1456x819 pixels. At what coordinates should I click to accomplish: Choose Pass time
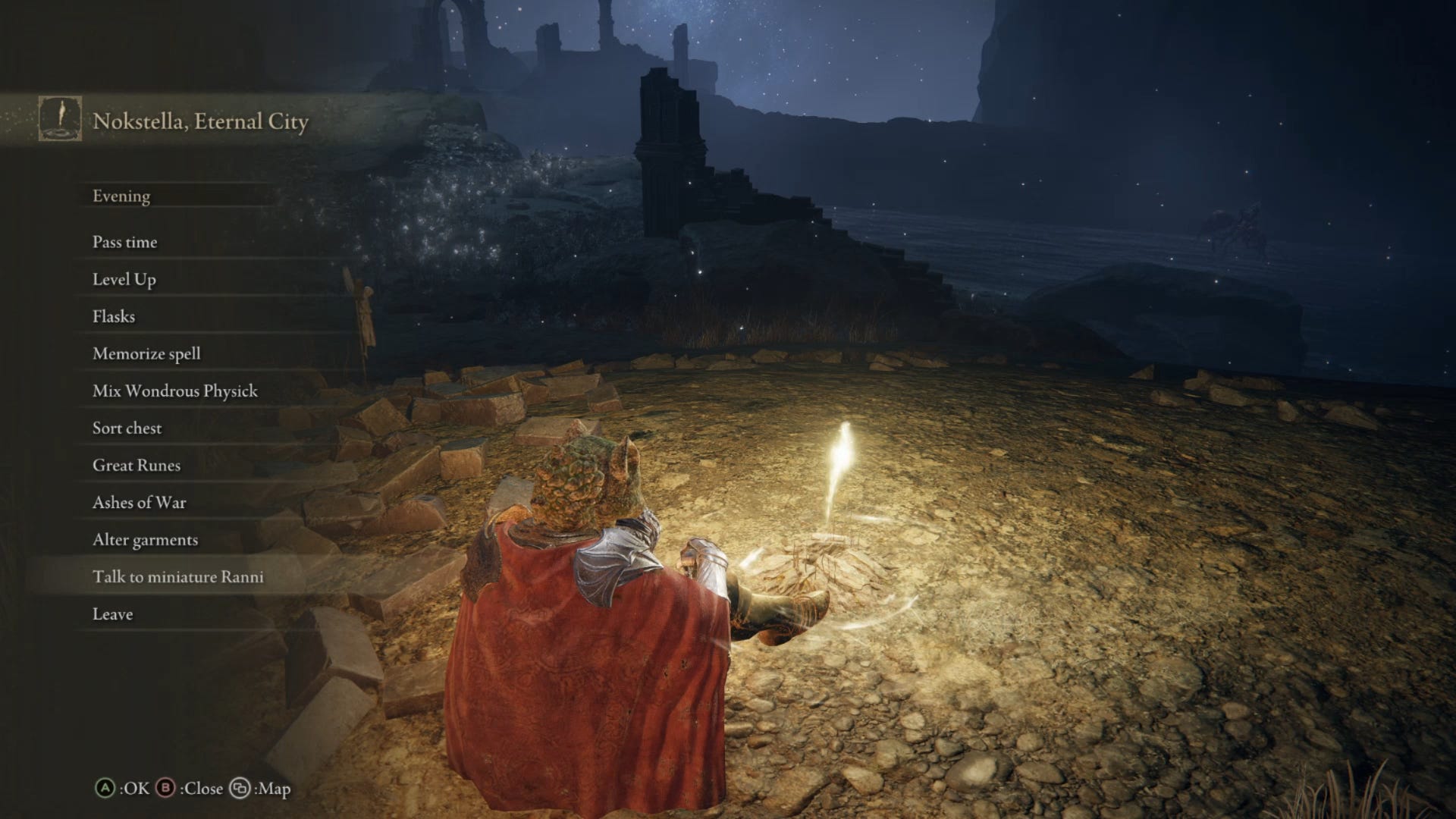(x=124, y=242)
